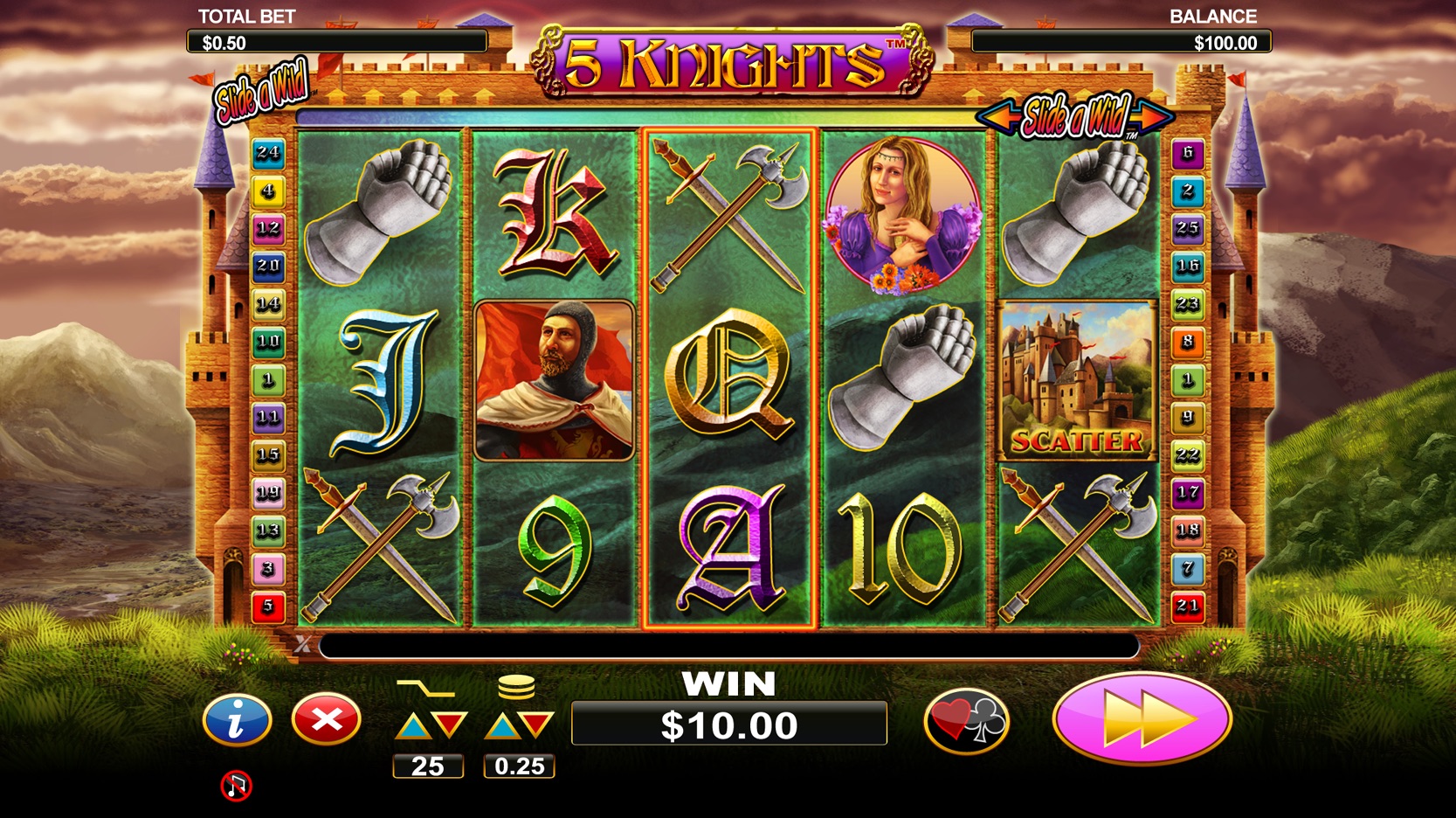The height and width of the screenshot is (818, 1456).
Task: Spin the reels with the pink button
Action: point(1142,718)
